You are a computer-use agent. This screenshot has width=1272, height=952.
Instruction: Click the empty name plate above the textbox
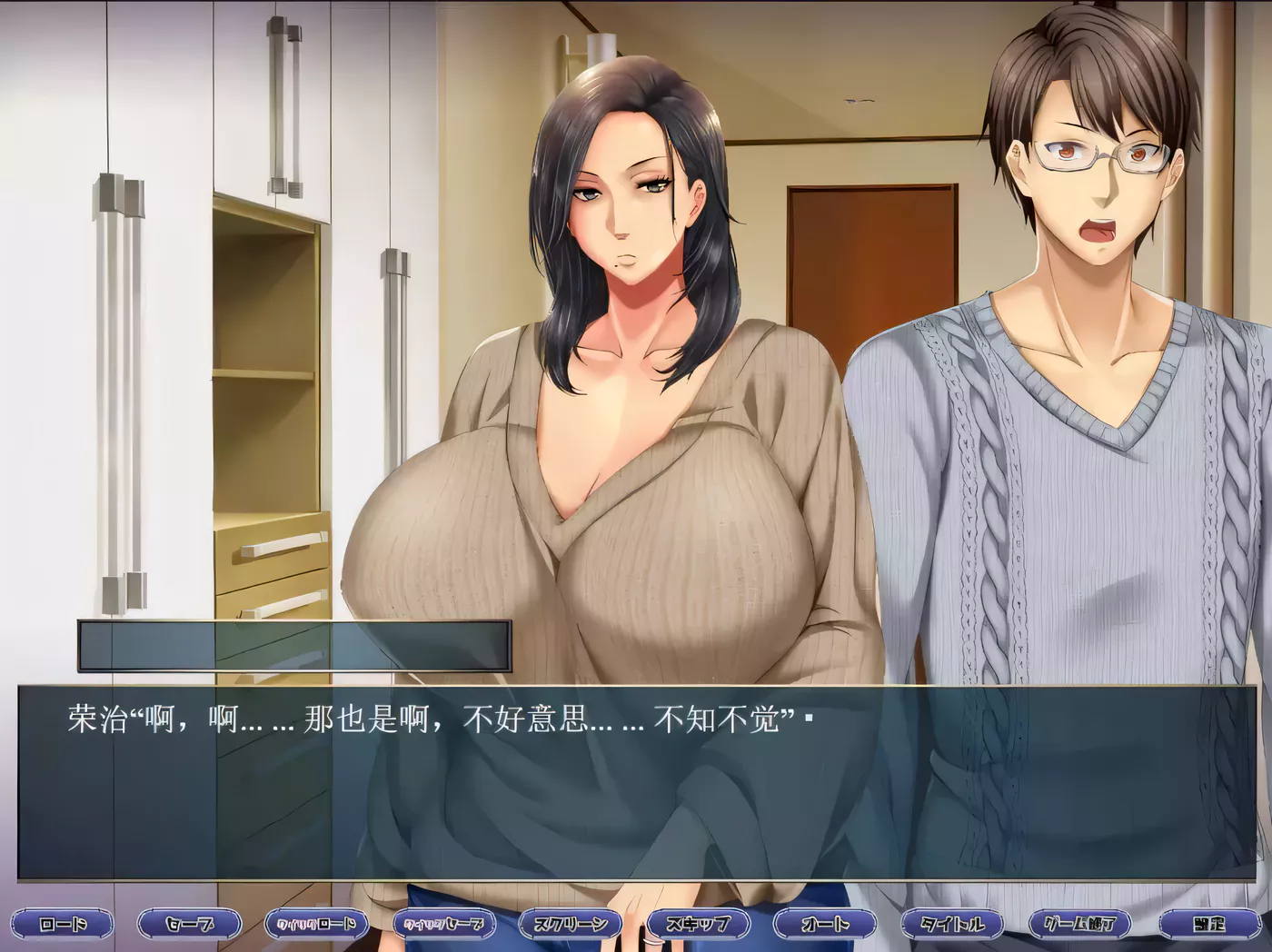click(295, 645)
